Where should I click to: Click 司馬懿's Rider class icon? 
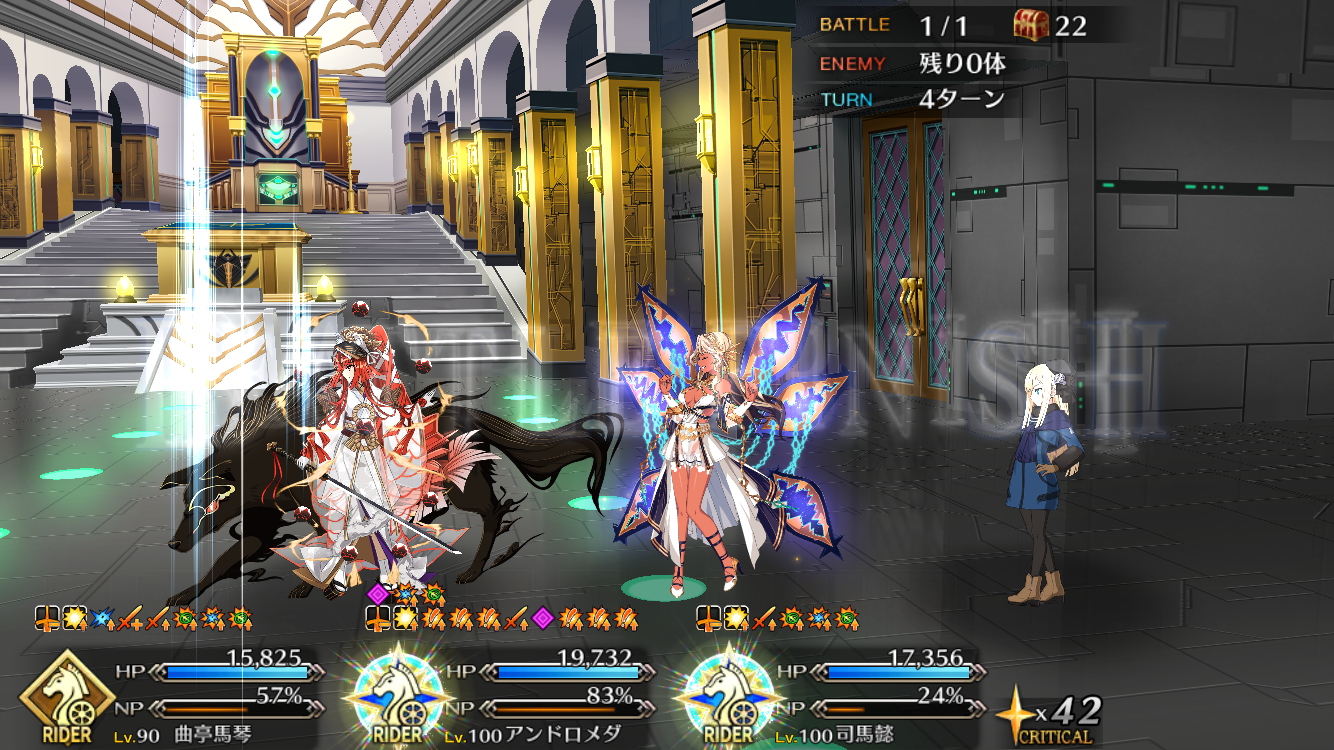[x=726, y=695]
